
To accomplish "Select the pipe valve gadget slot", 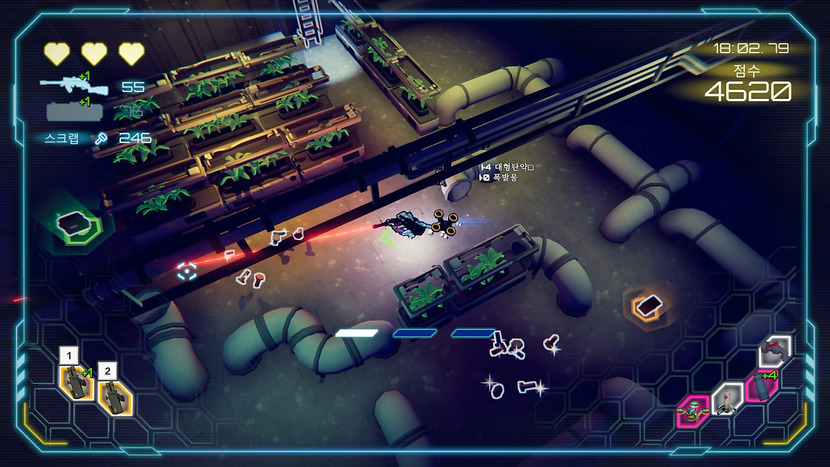I will (776, 351).
